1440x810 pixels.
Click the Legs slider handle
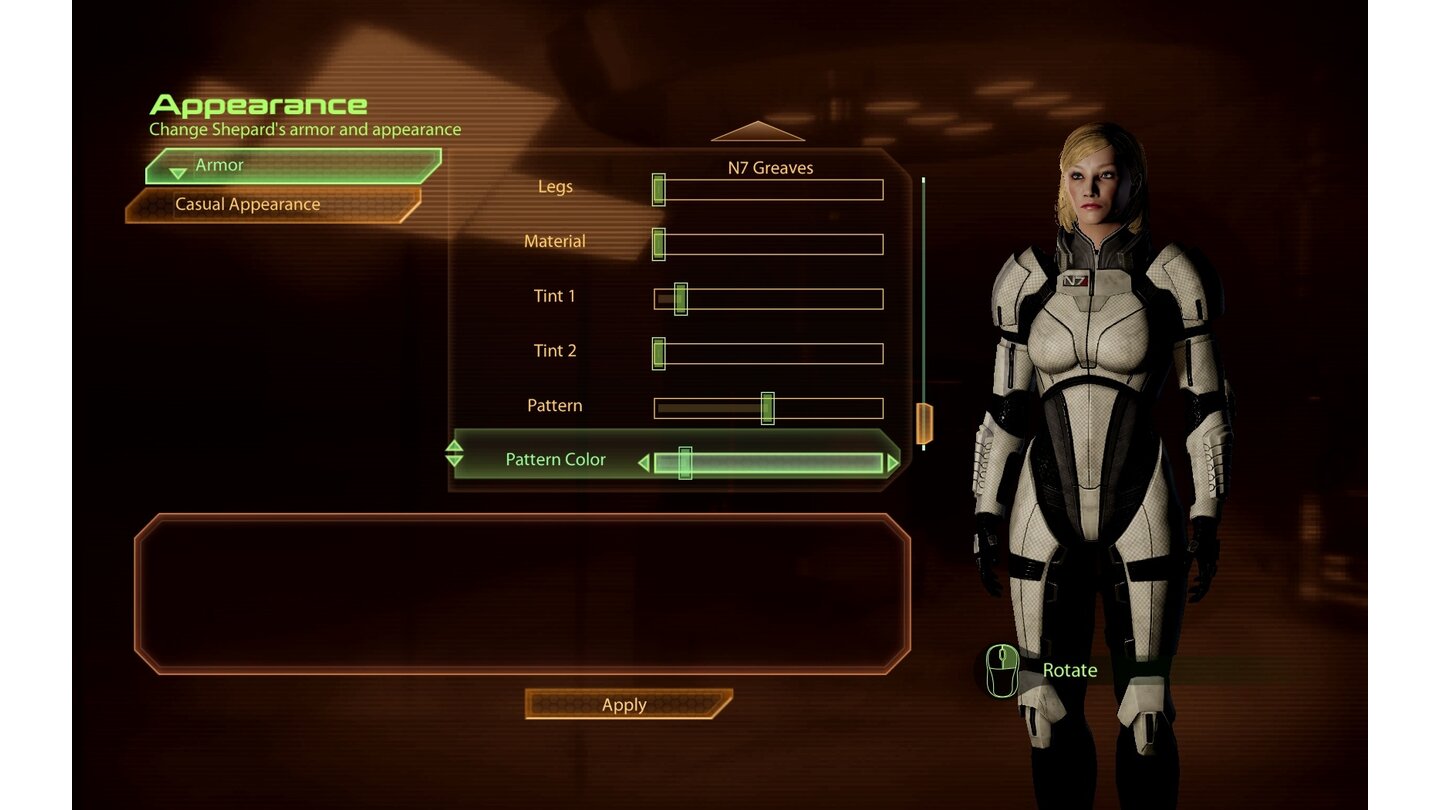click(x=660, y=188)
